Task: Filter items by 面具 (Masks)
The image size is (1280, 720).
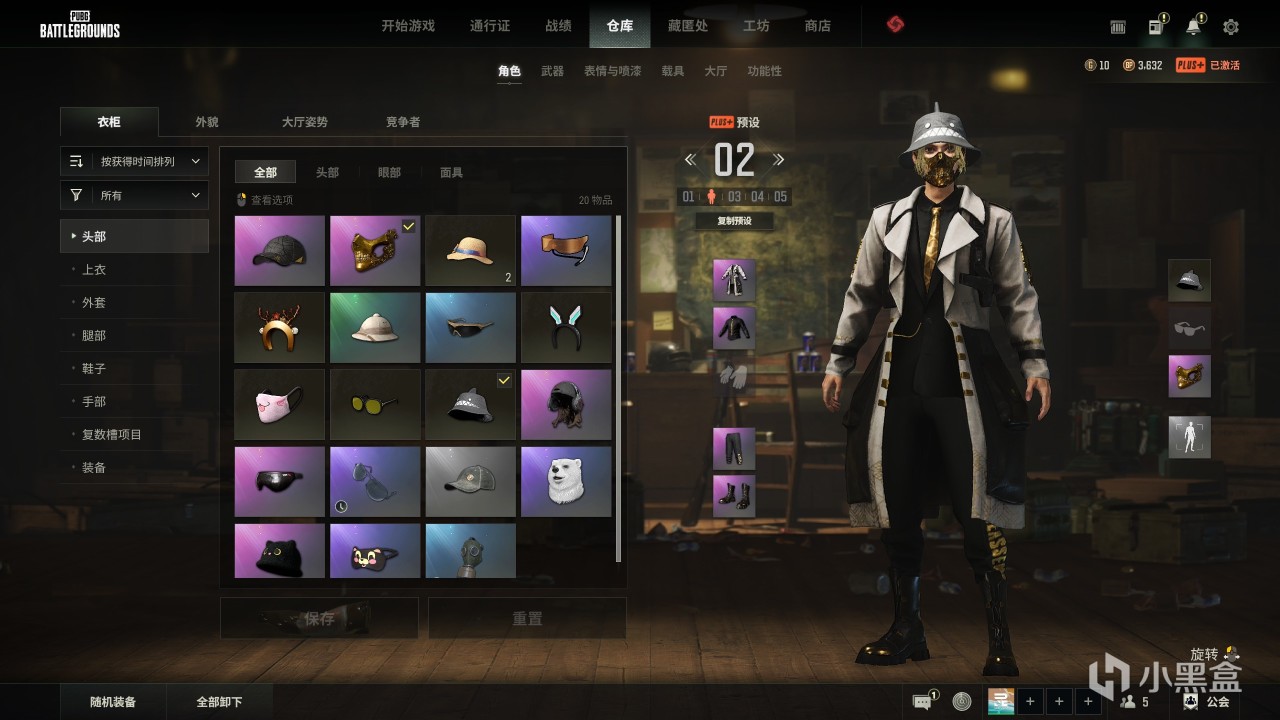Action: pyautogui.click(x=451, y=173)
